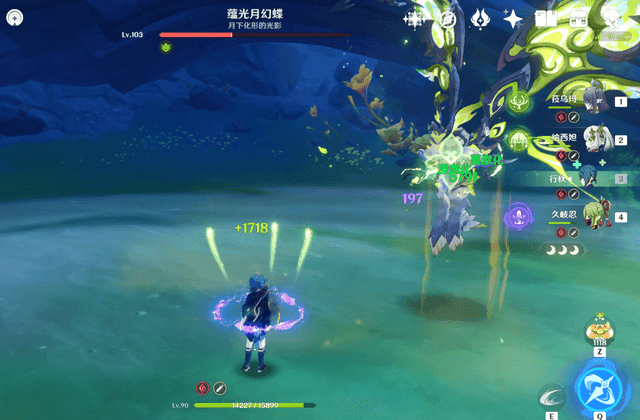Open the Adventurer Handbook book icon
This screenshot has height=420, width=640.
click(545, 18)
